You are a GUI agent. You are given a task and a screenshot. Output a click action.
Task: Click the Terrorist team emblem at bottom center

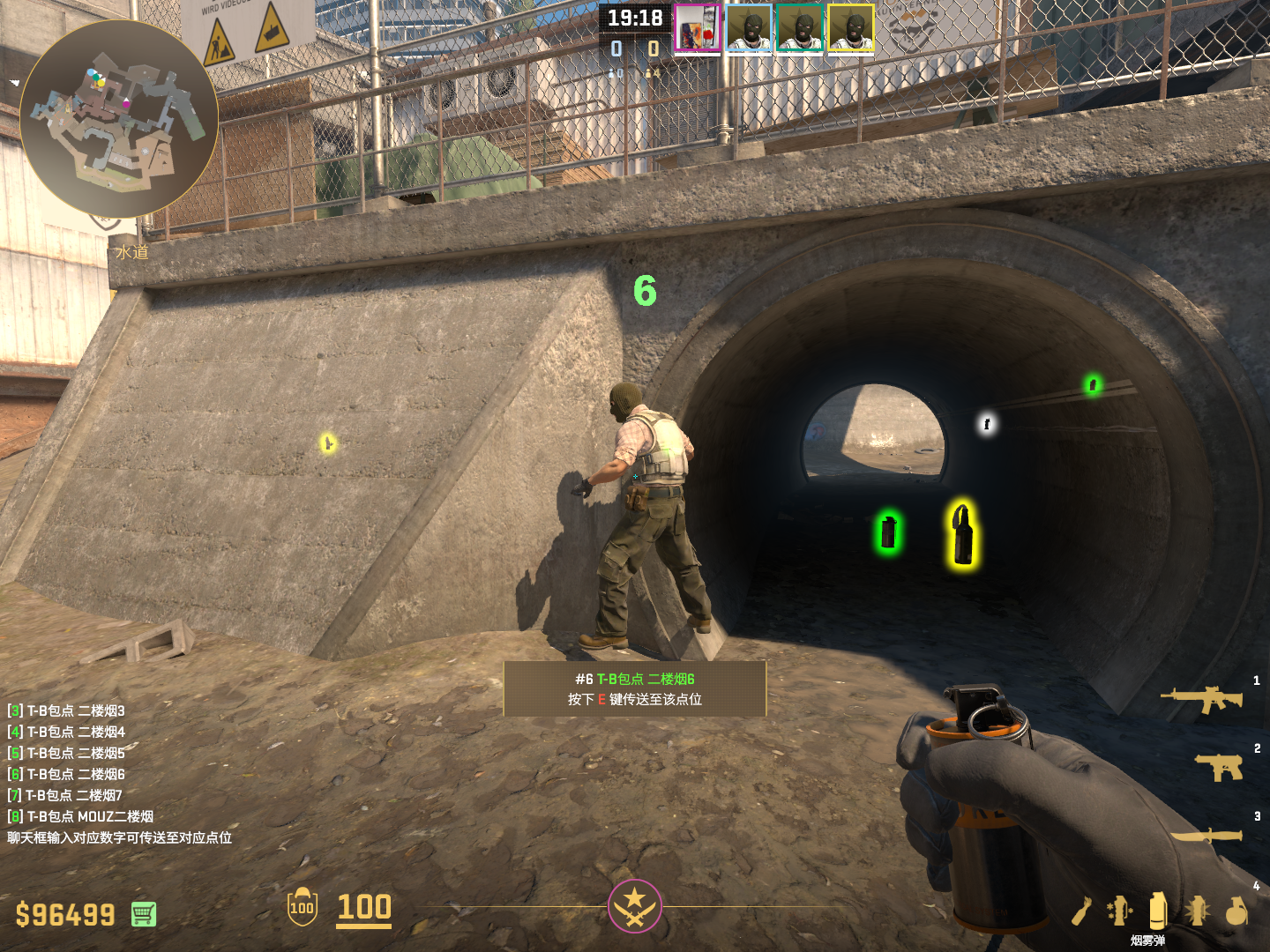pyautogui.click(x=634, y=905)
